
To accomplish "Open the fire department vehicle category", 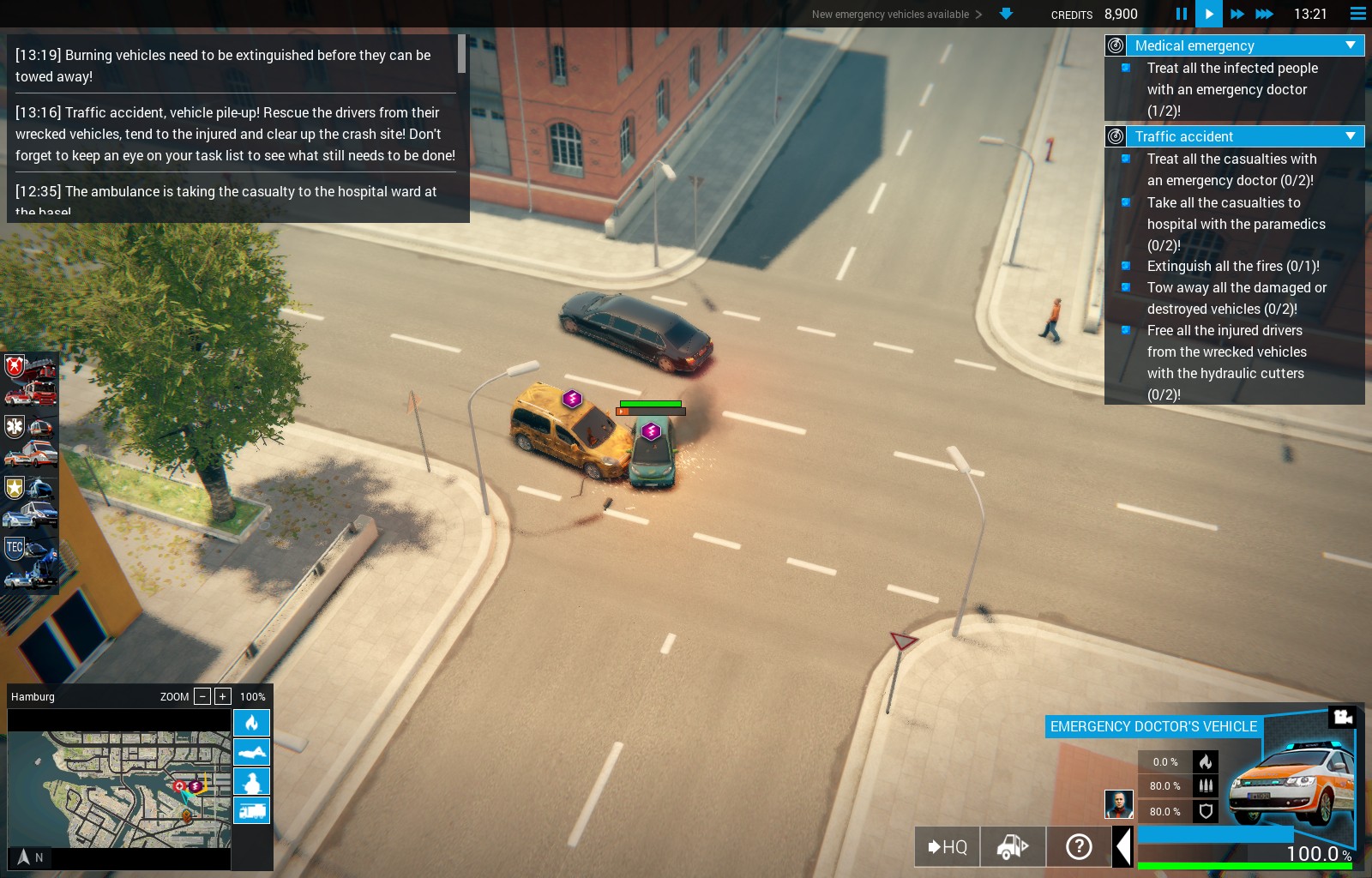I will point(31,380).
